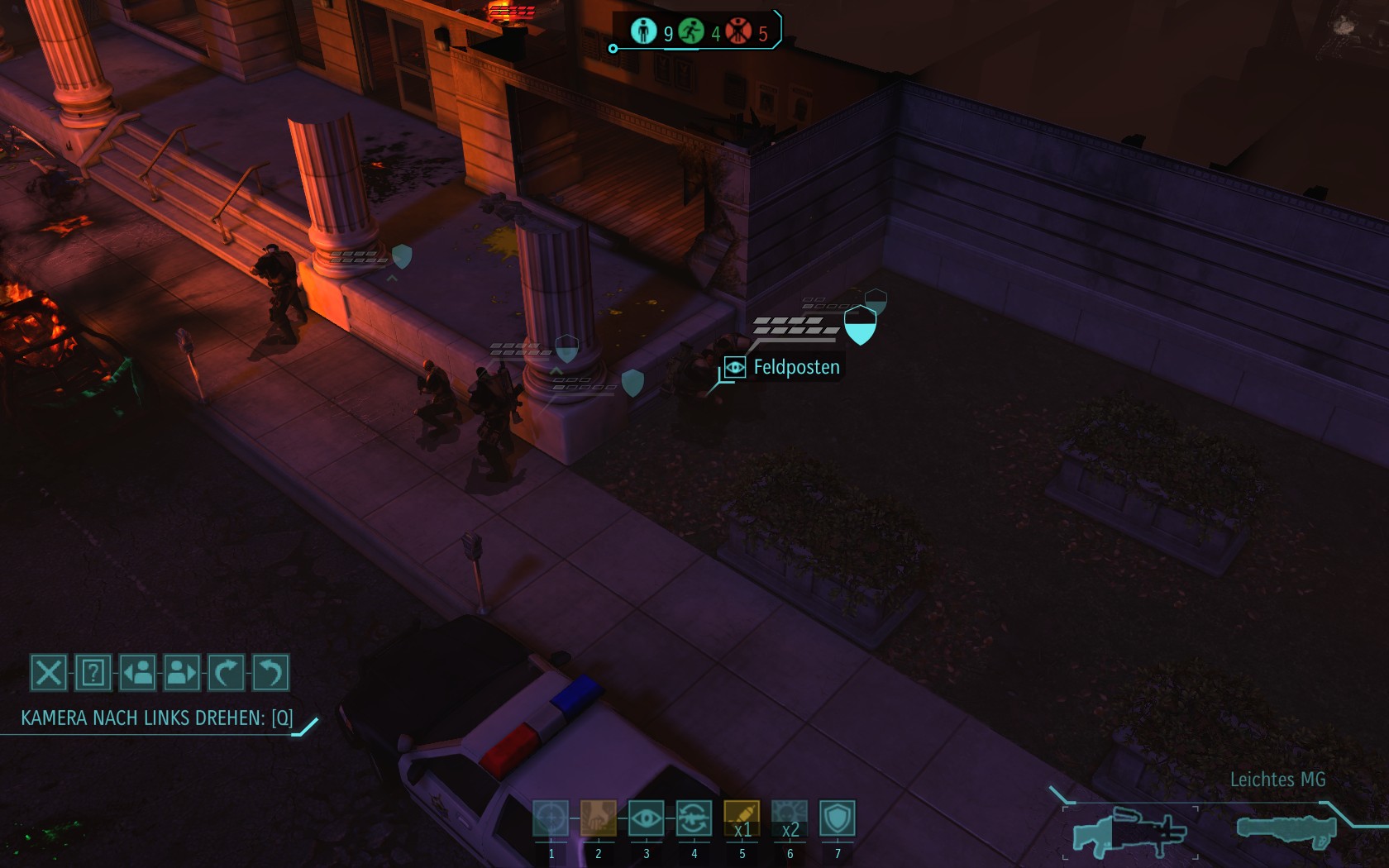
Task: Select the crosshair fire weapon ability
Action: coord(551,818)
